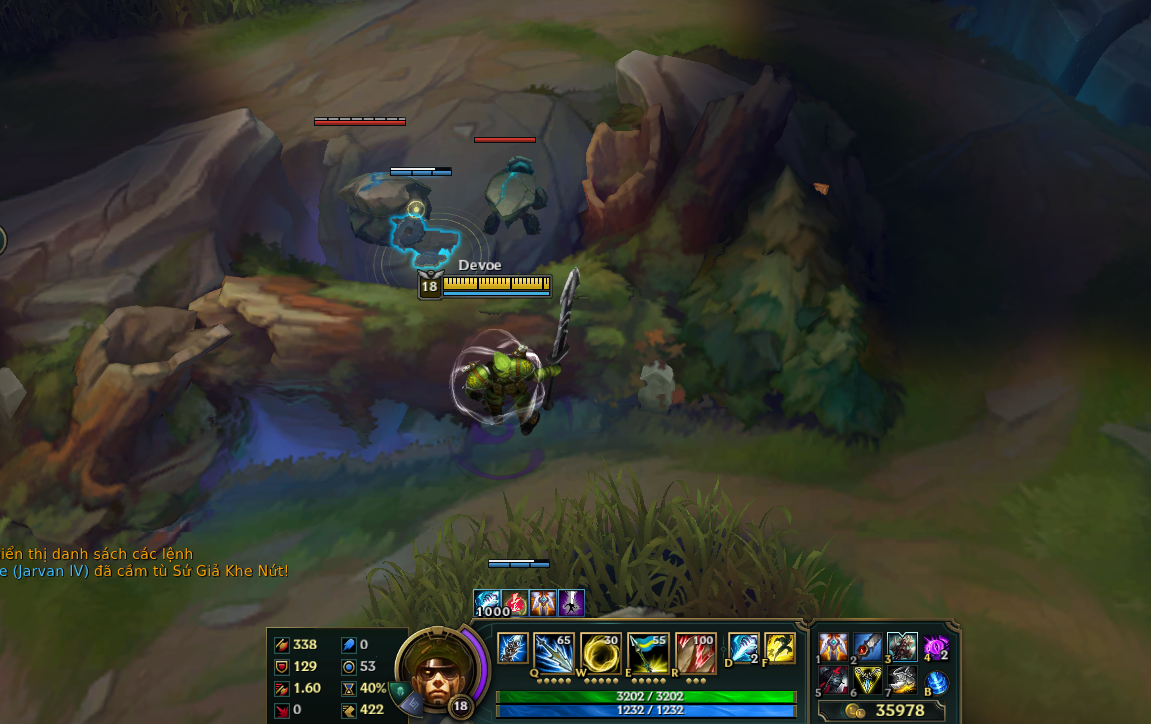Click the yellow triangle item in slot 6
Screen dimensions: 1151x724
tap(867, 680)
